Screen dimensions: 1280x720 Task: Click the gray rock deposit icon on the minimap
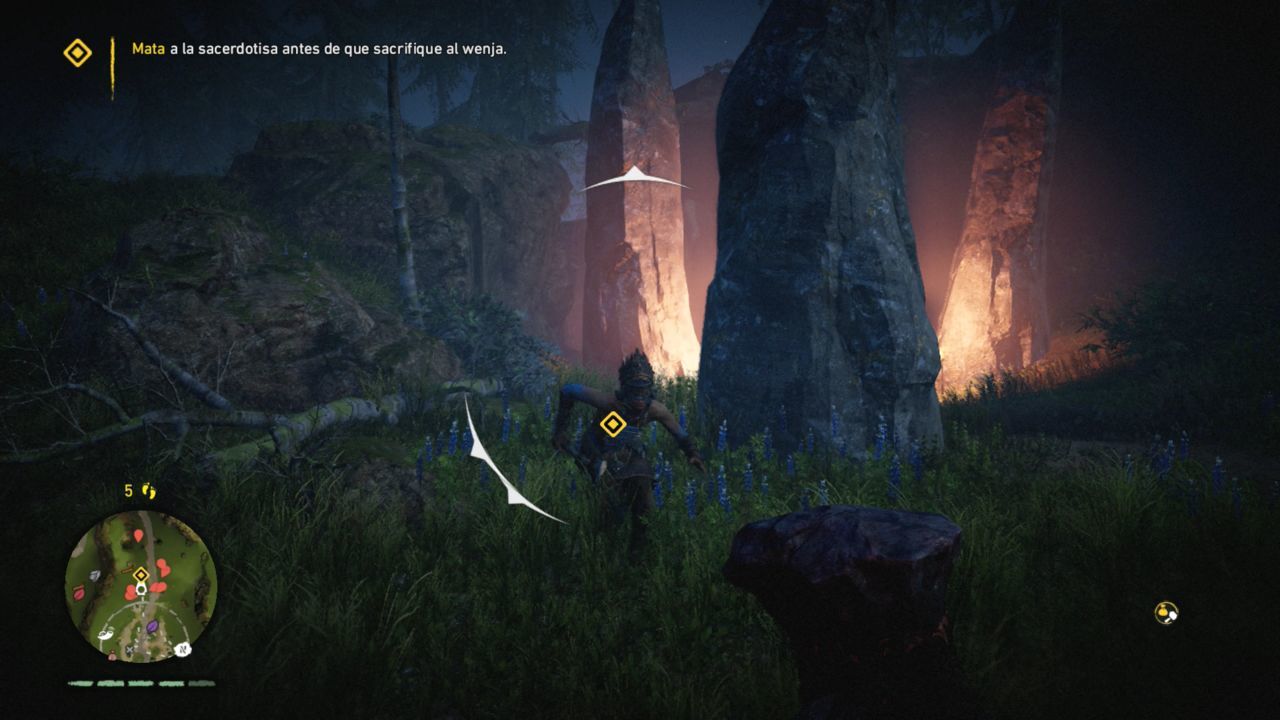pos(95,575)
